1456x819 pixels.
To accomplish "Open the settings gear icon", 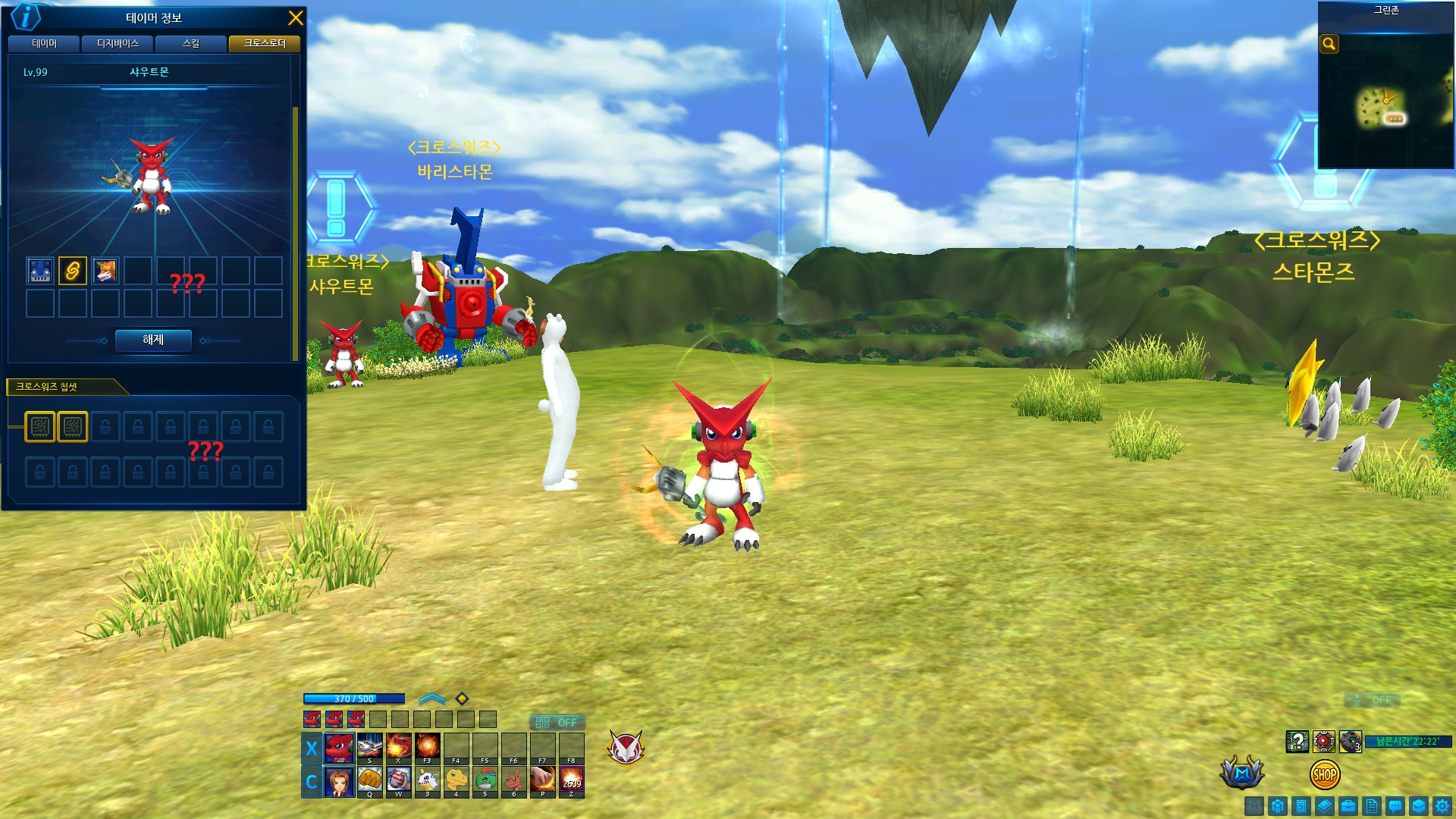I will pyautogui.click(x=1442, y=806).
